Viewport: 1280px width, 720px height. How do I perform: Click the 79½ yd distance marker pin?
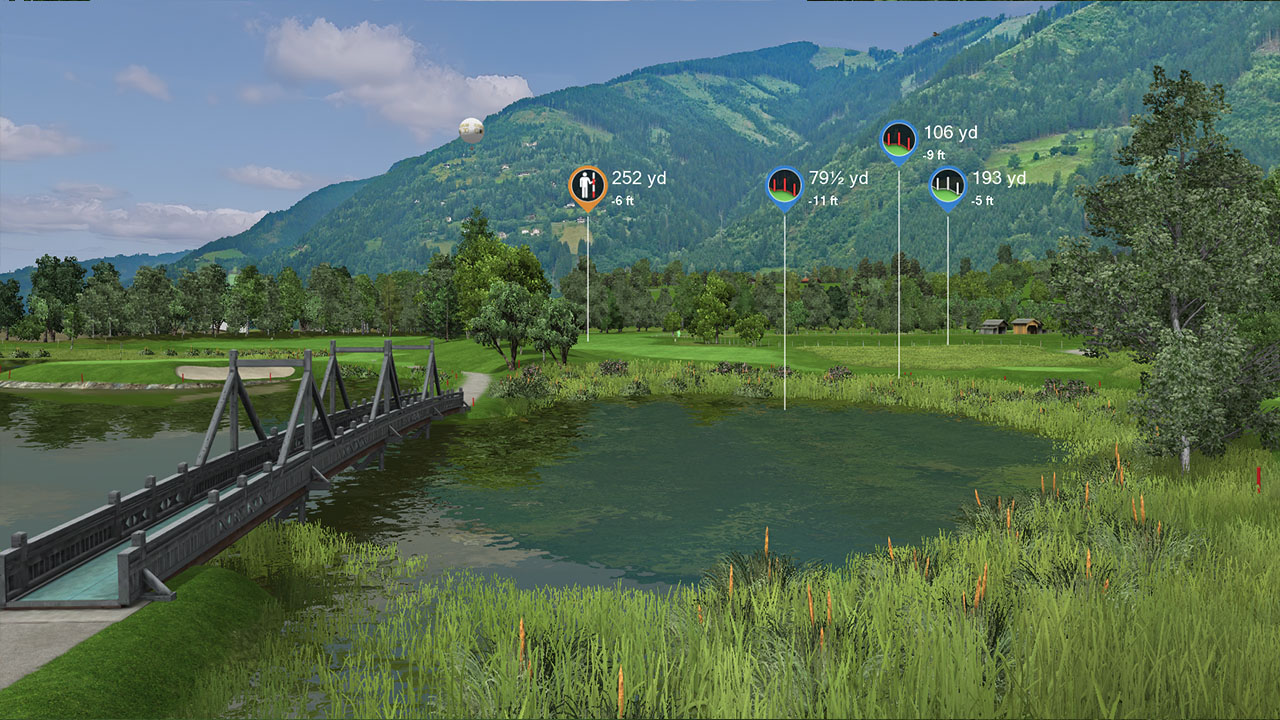[785, 185]
